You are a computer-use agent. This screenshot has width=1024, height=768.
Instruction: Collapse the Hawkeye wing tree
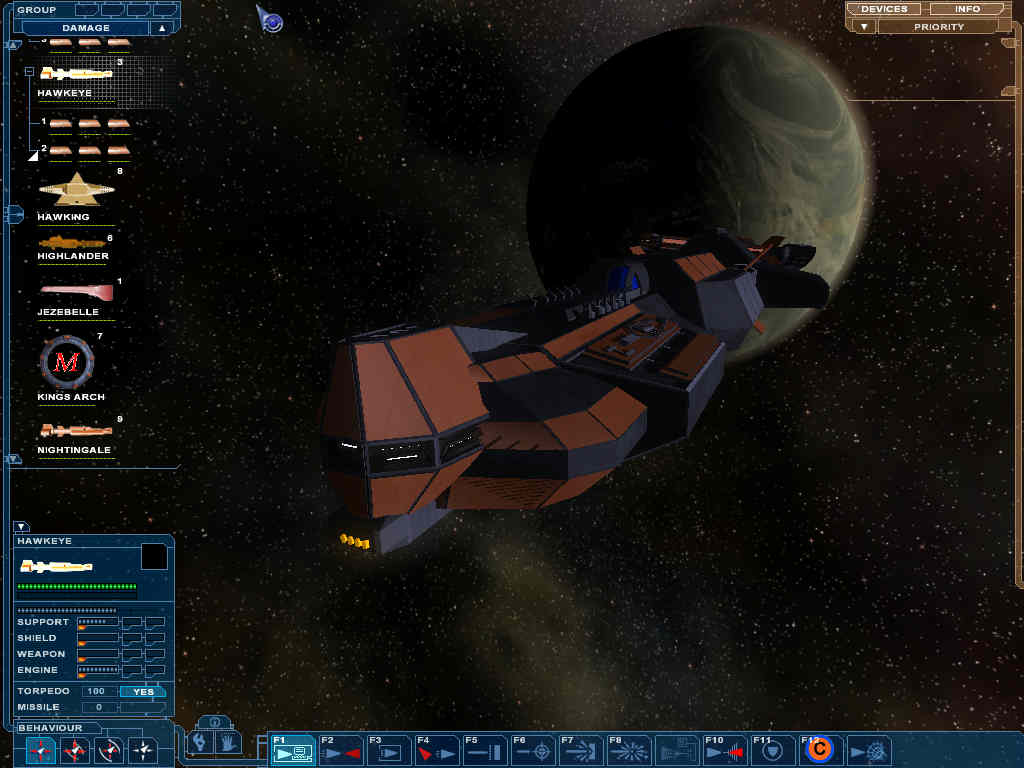[x=30, y=72]
